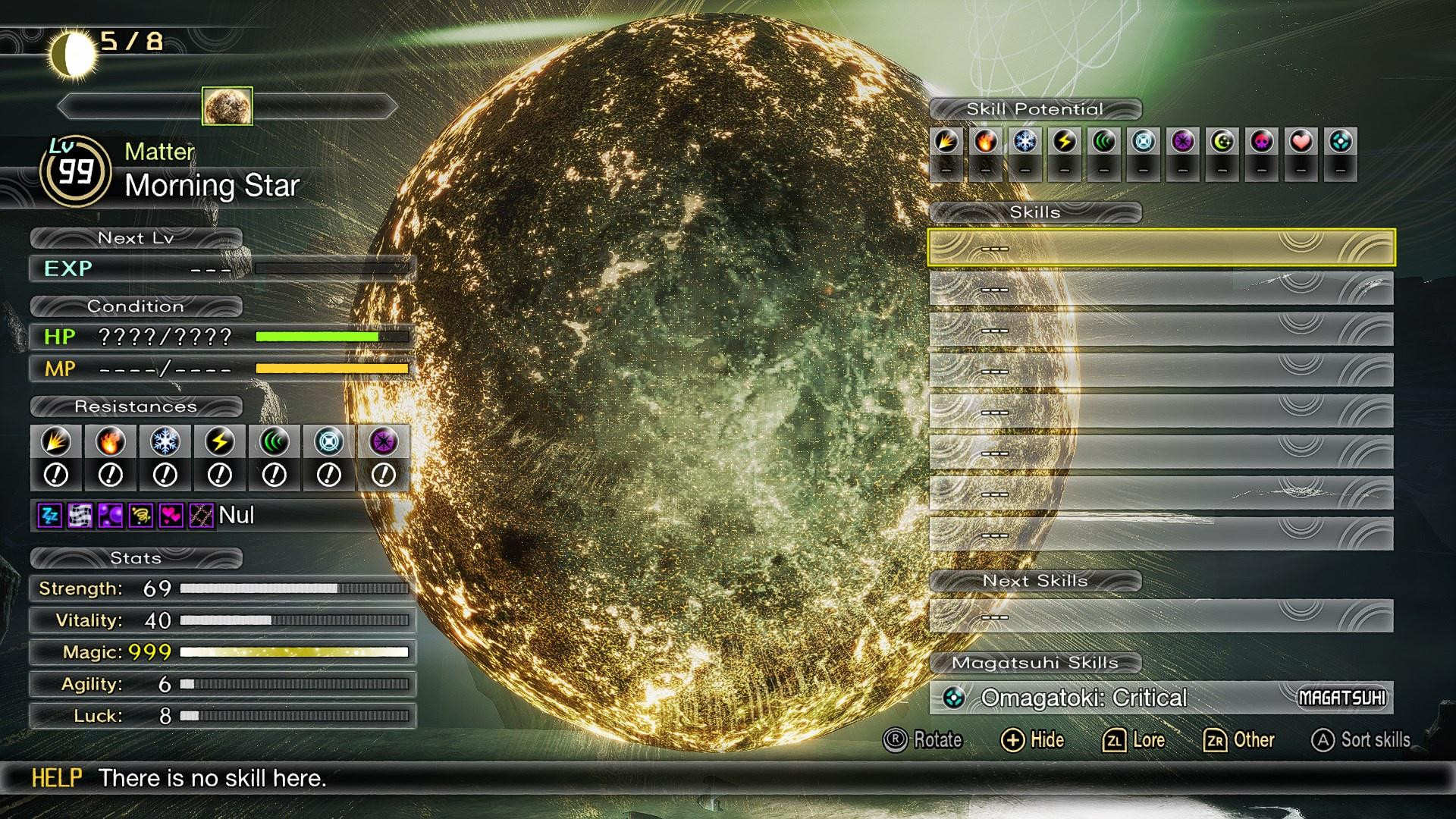
Task: Click the Electric skill potential icon
Action: [1065, 140]
